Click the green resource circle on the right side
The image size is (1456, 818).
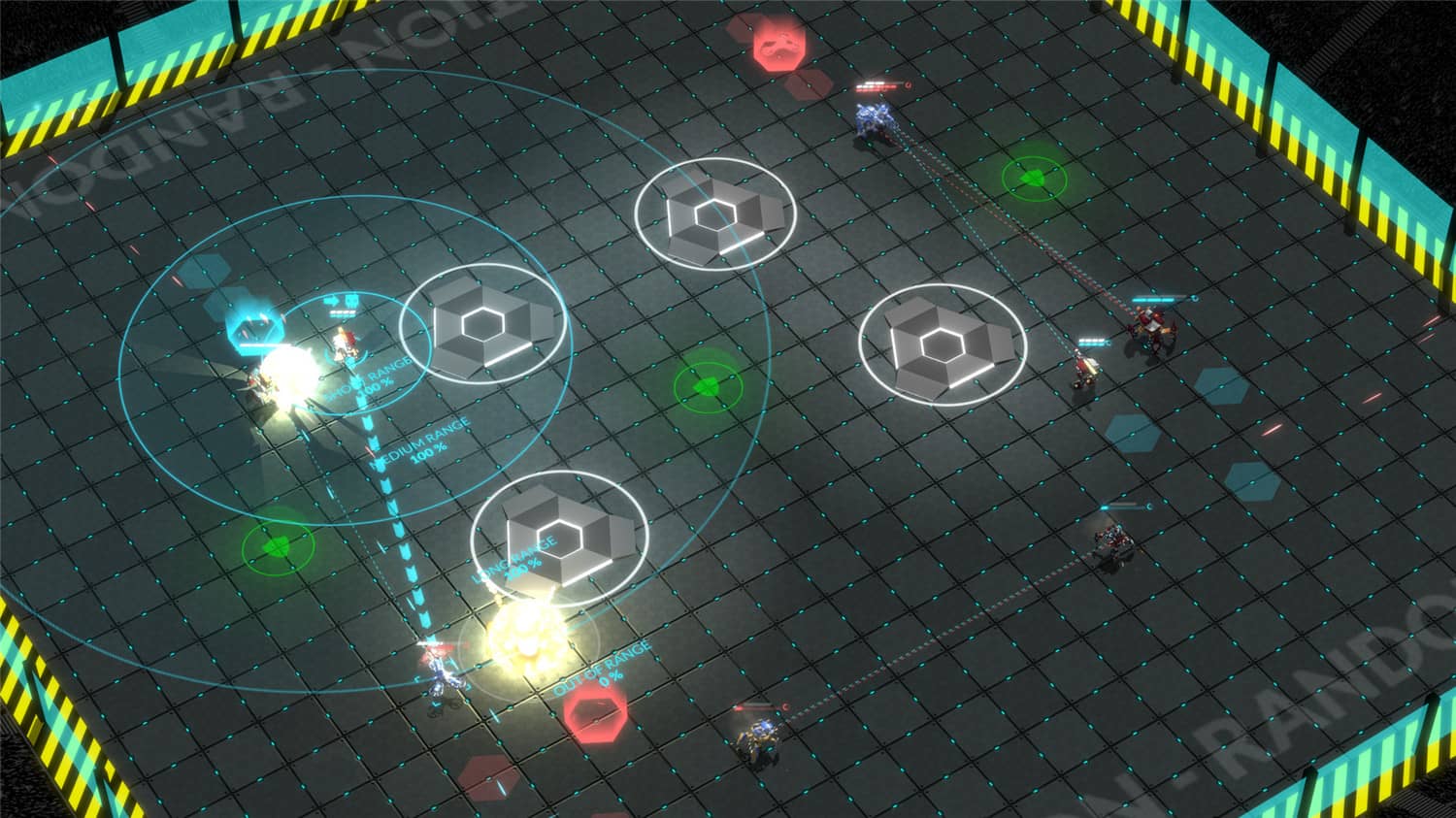(x=1033, y=179)
